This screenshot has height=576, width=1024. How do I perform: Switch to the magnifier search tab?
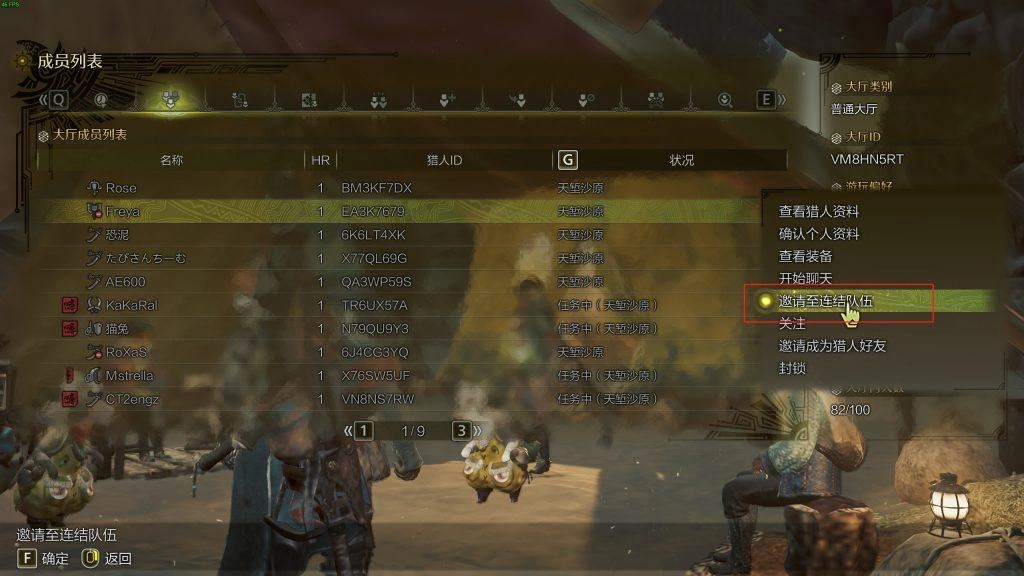[x=726, y=100]
